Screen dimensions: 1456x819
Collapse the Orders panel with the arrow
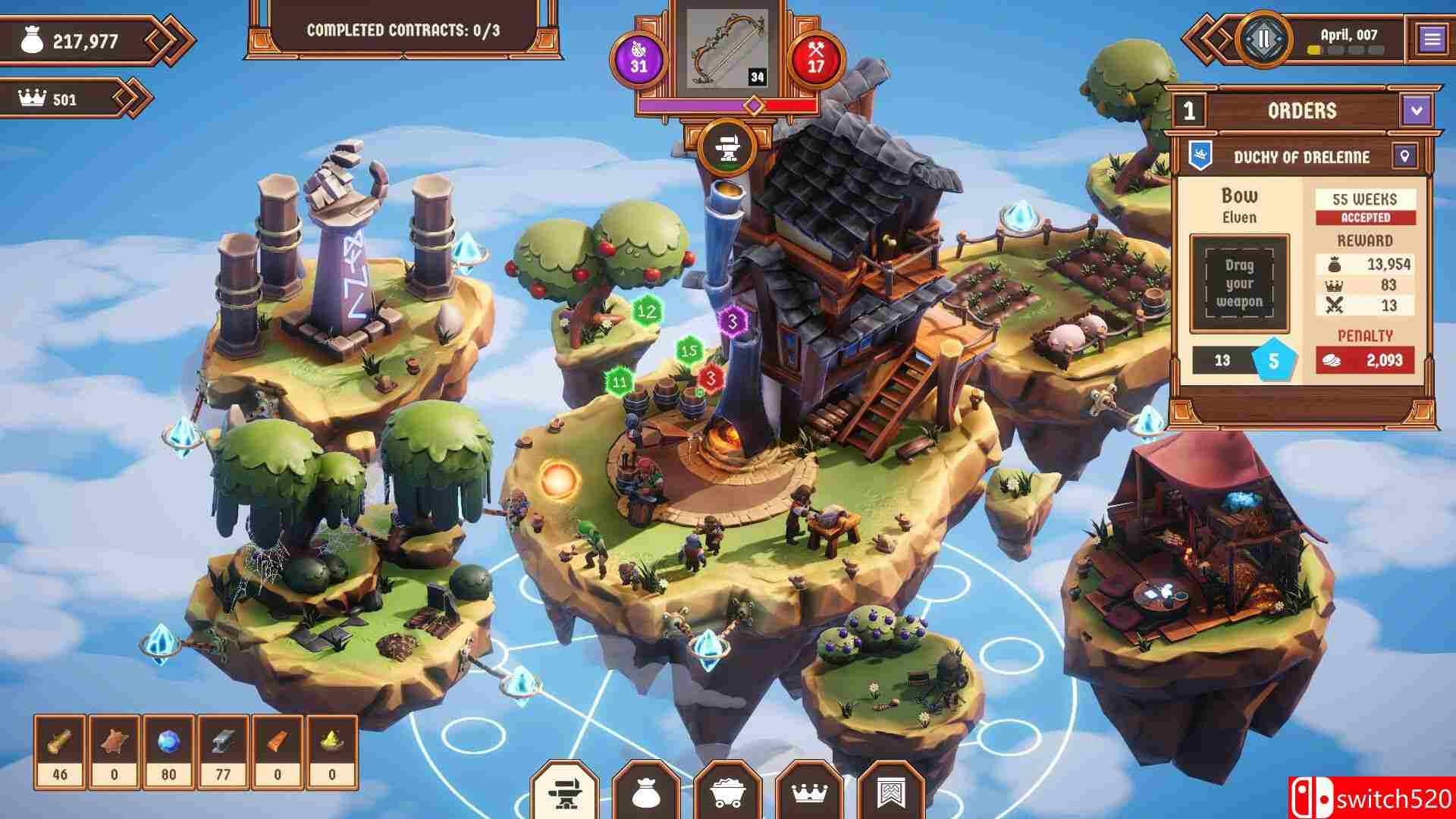[x=1417, y=111]
